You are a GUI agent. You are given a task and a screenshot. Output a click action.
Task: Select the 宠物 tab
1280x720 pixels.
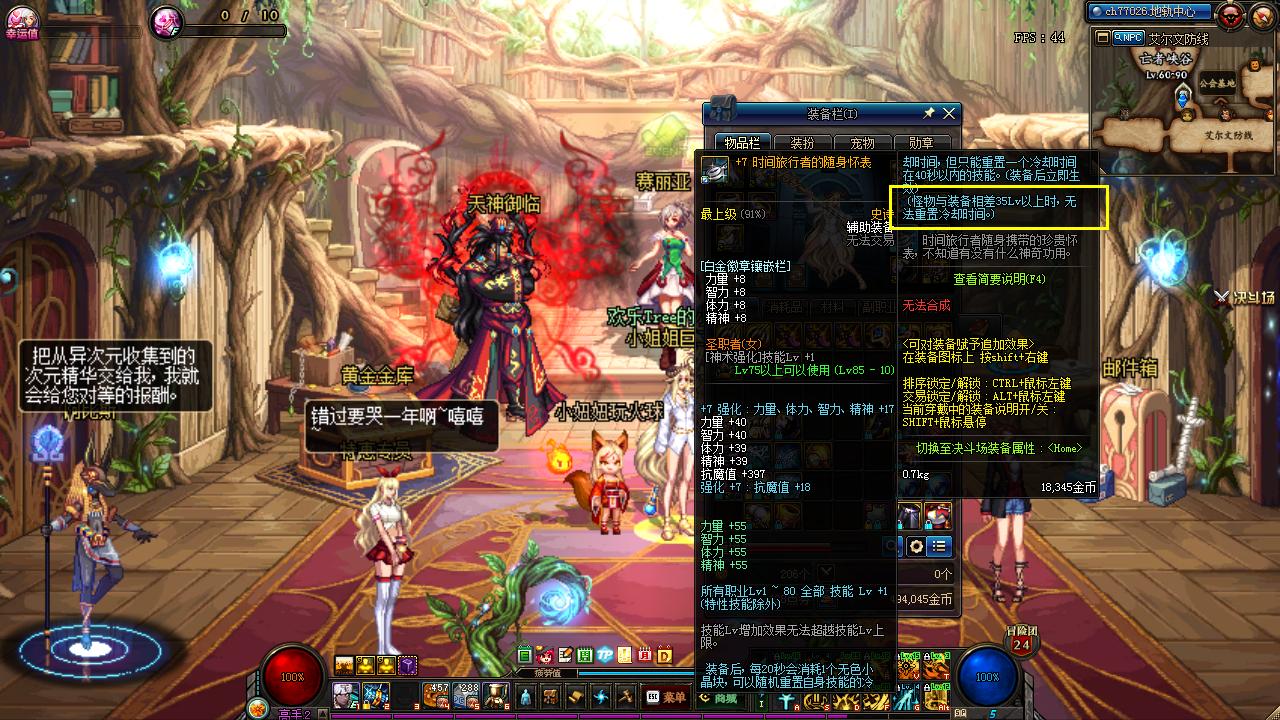coord(862,143)
